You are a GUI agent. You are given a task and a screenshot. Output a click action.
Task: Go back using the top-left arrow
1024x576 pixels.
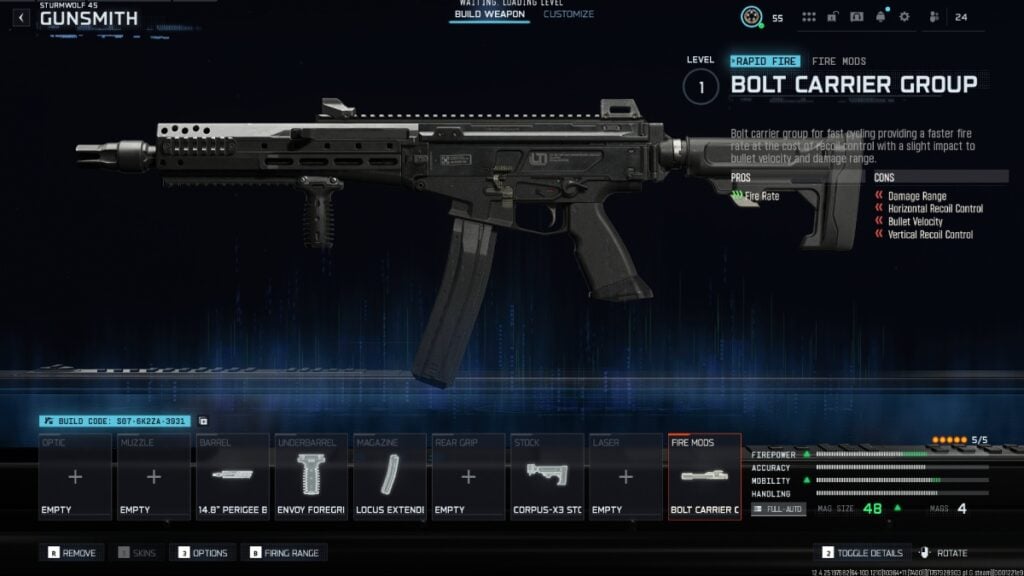tap(22, 18)
